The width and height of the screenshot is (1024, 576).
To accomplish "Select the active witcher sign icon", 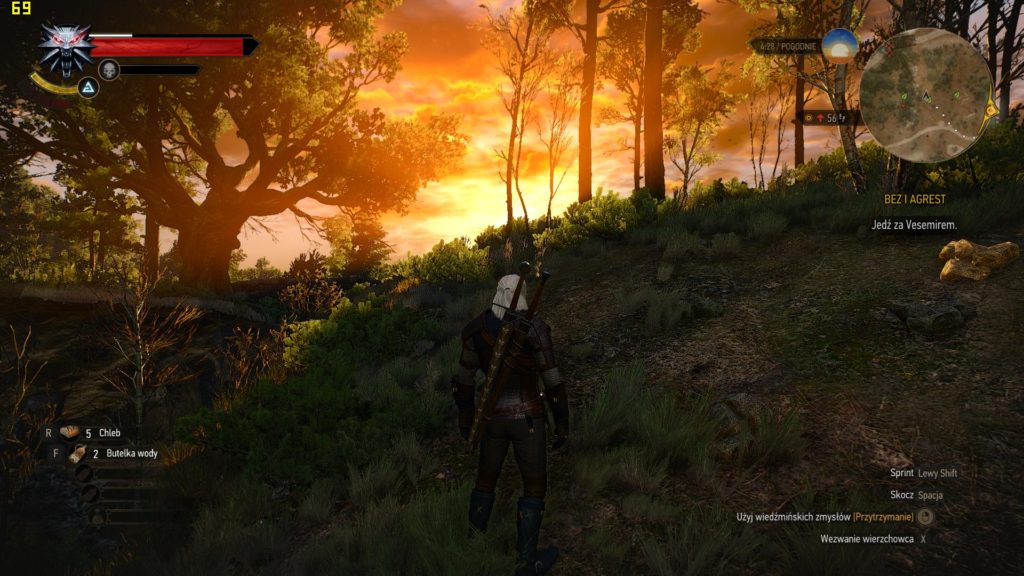I will coord(89,88).
